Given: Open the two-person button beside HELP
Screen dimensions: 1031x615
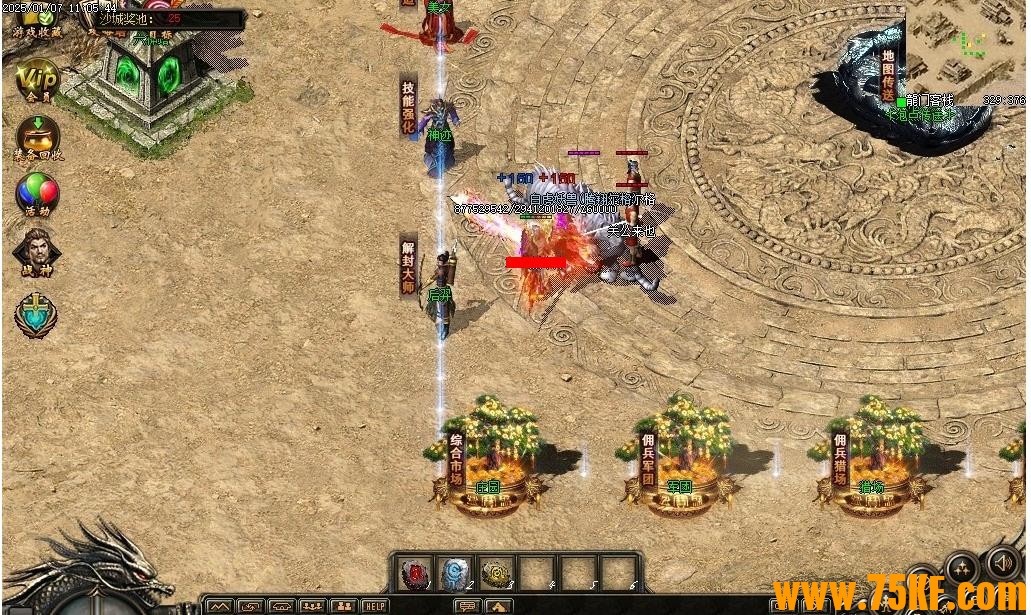Looking at the screenshot, I should point(344,606).
